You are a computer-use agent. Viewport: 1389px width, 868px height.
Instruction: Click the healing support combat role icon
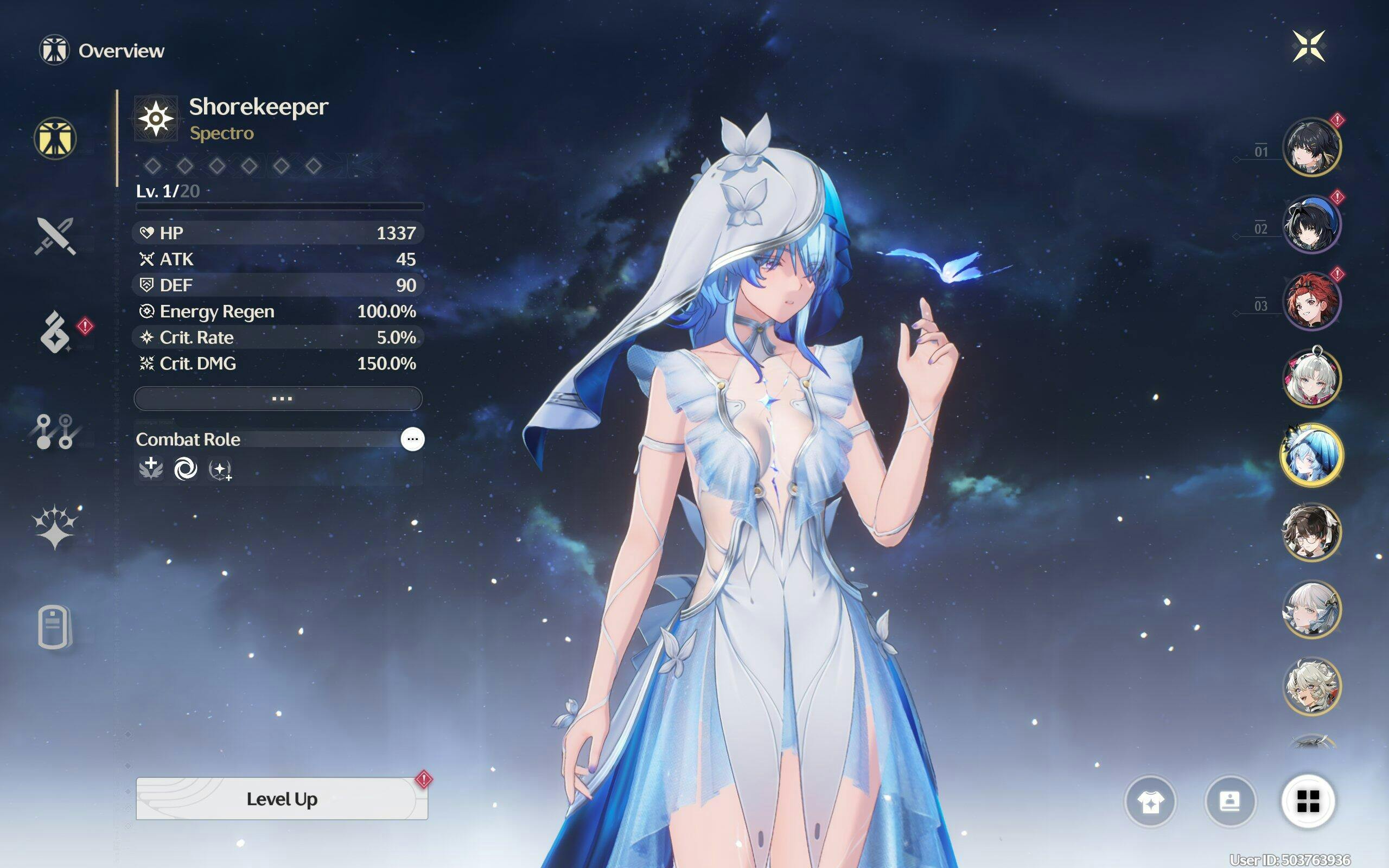[x=151, y=469]
